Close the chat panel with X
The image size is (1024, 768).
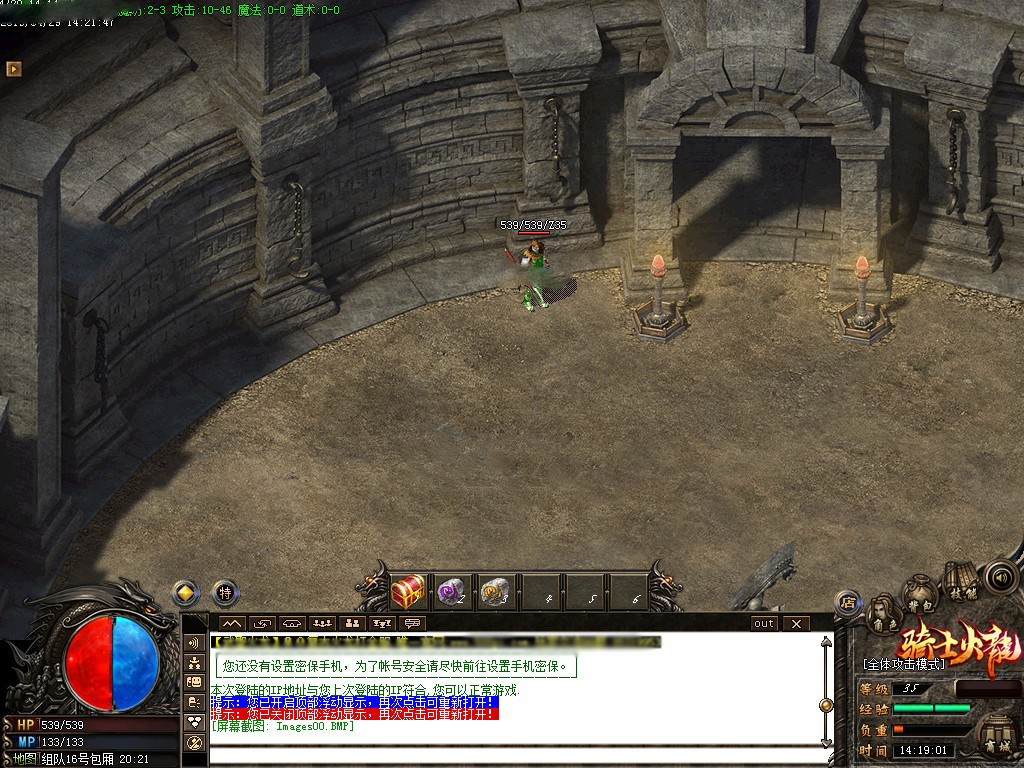point(795,623)
